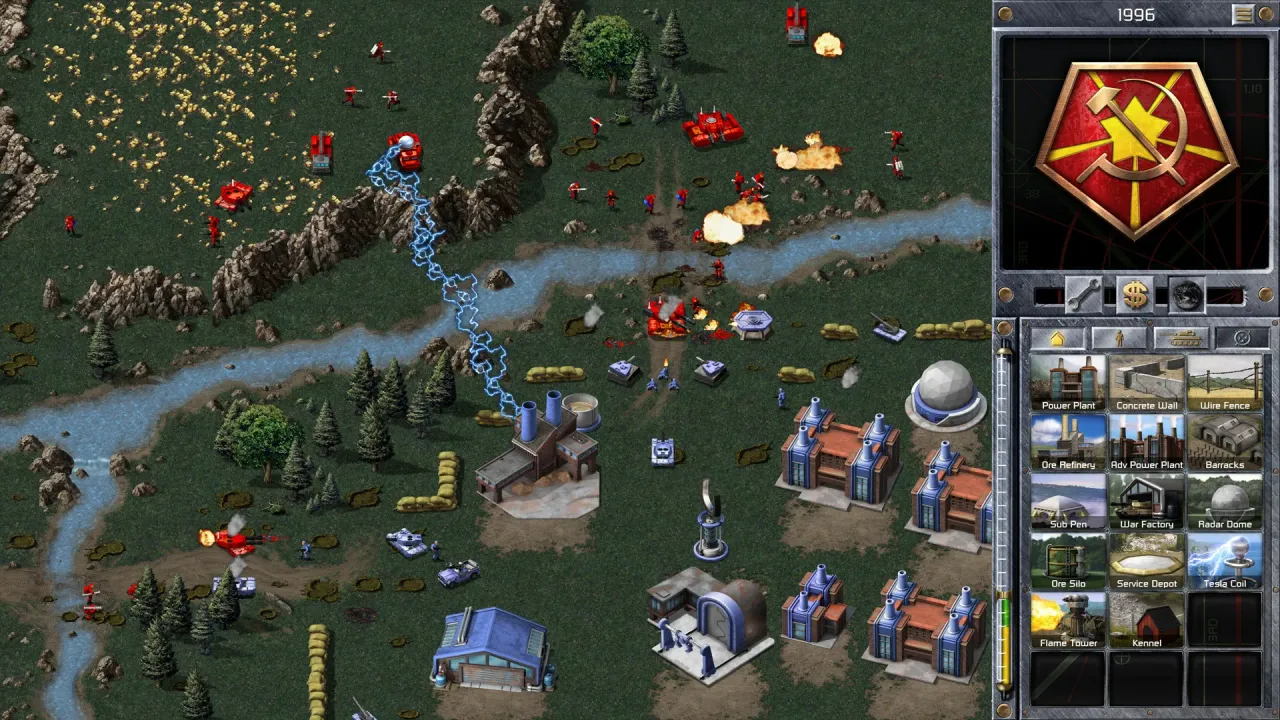Switch to the Vehicles tank tab
1280x720 pixels.
1180,338
